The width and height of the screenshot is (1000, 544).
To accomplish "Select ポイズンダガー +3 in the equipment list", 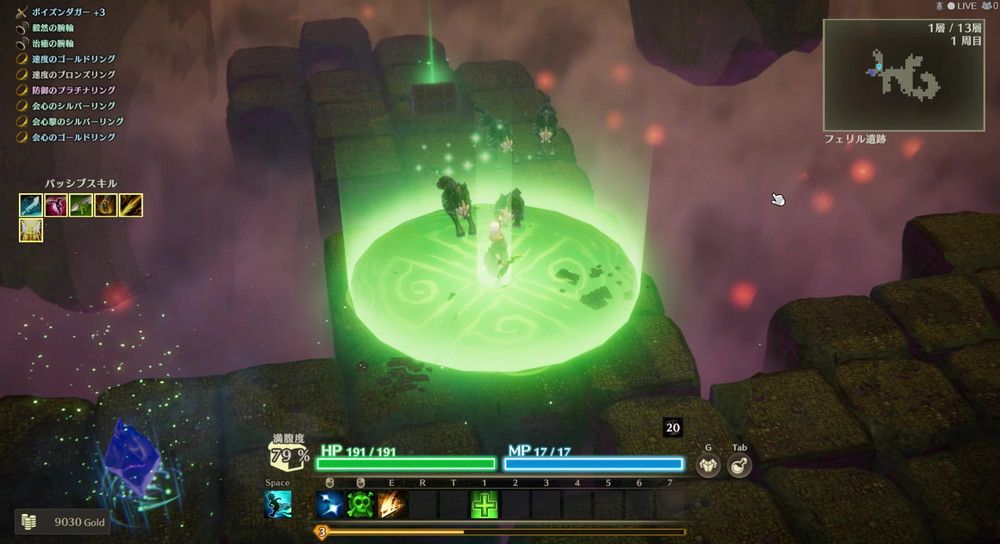I will pos(68,10).
